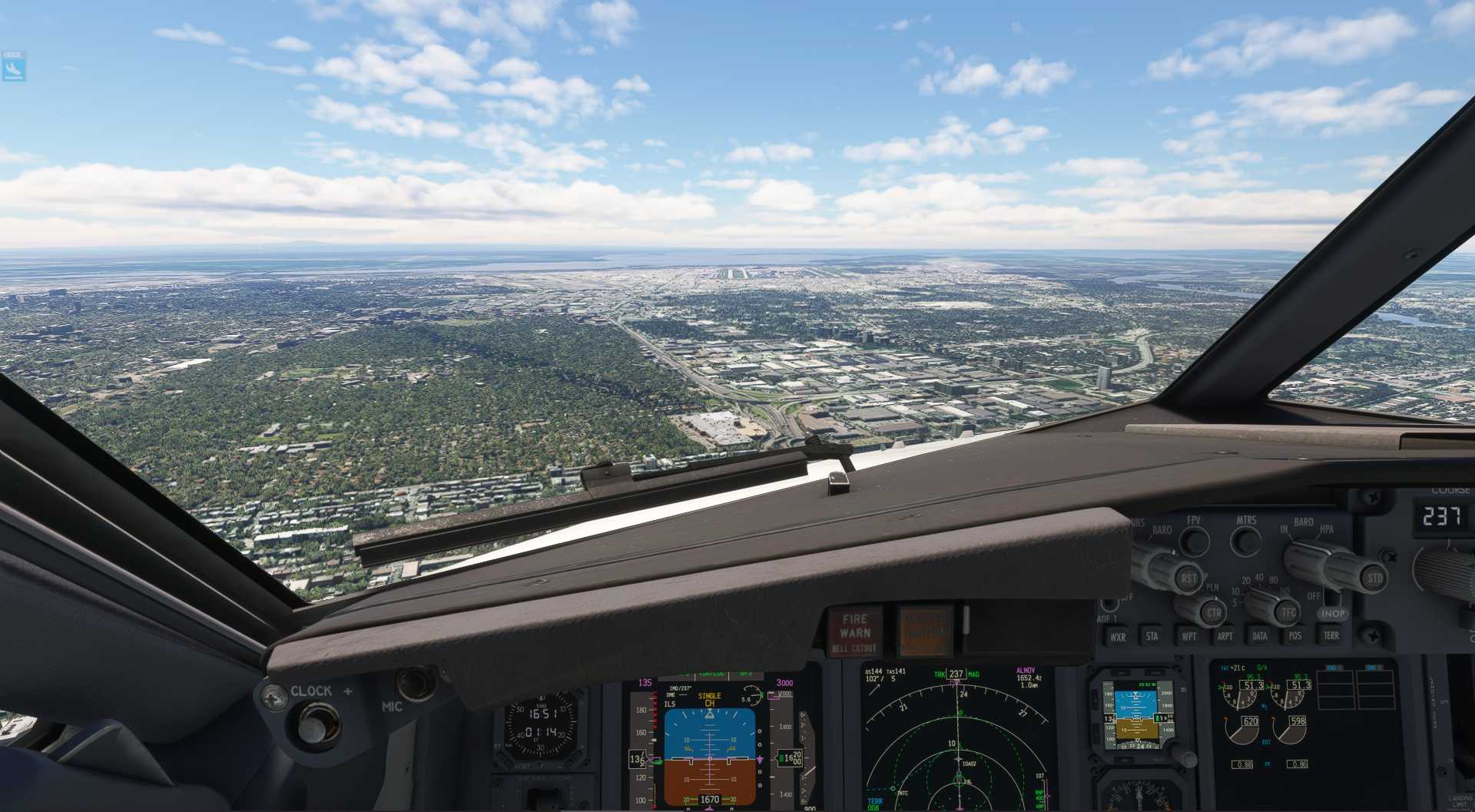Push the CTR map center button
1475x812 pixels.
click(1213, 613)
